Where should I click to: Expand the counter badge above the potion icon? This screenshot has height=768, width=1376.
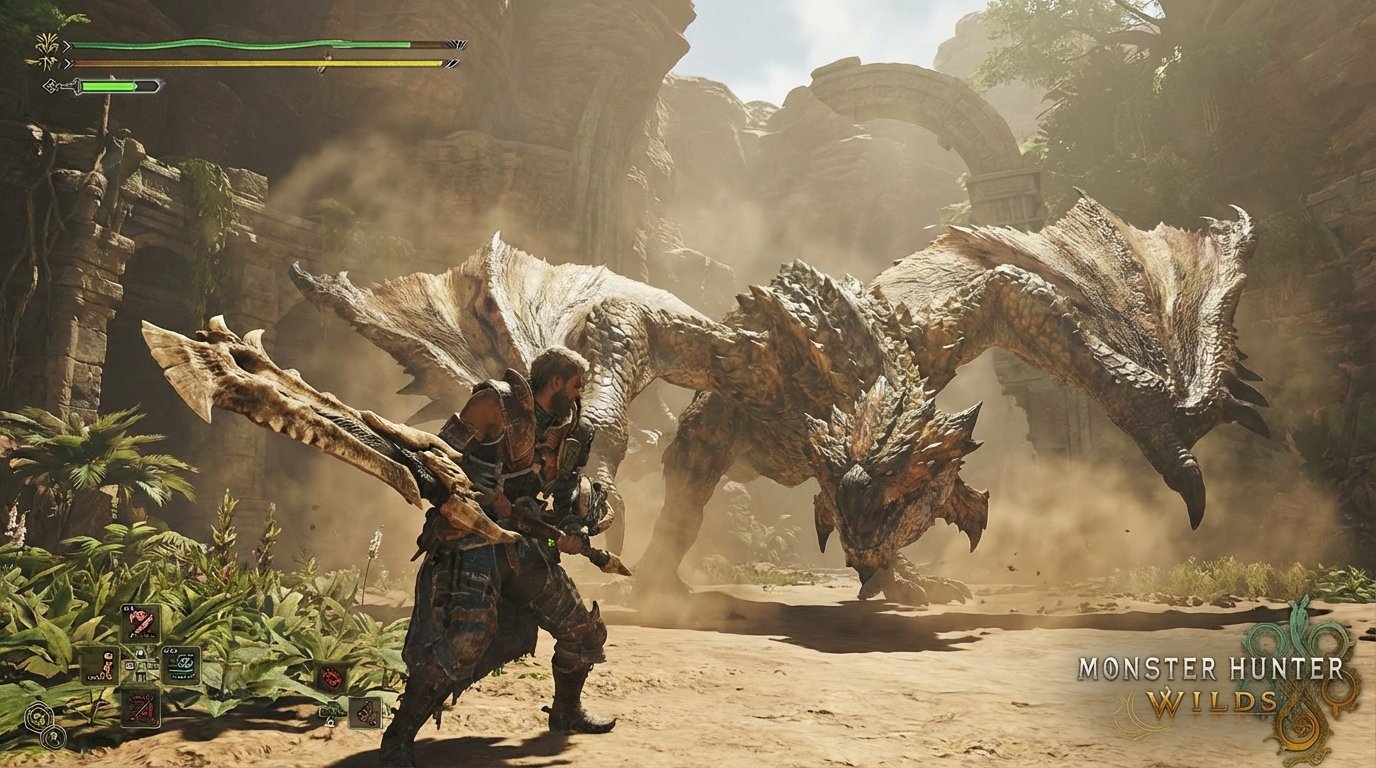click(x=128, y=609)
